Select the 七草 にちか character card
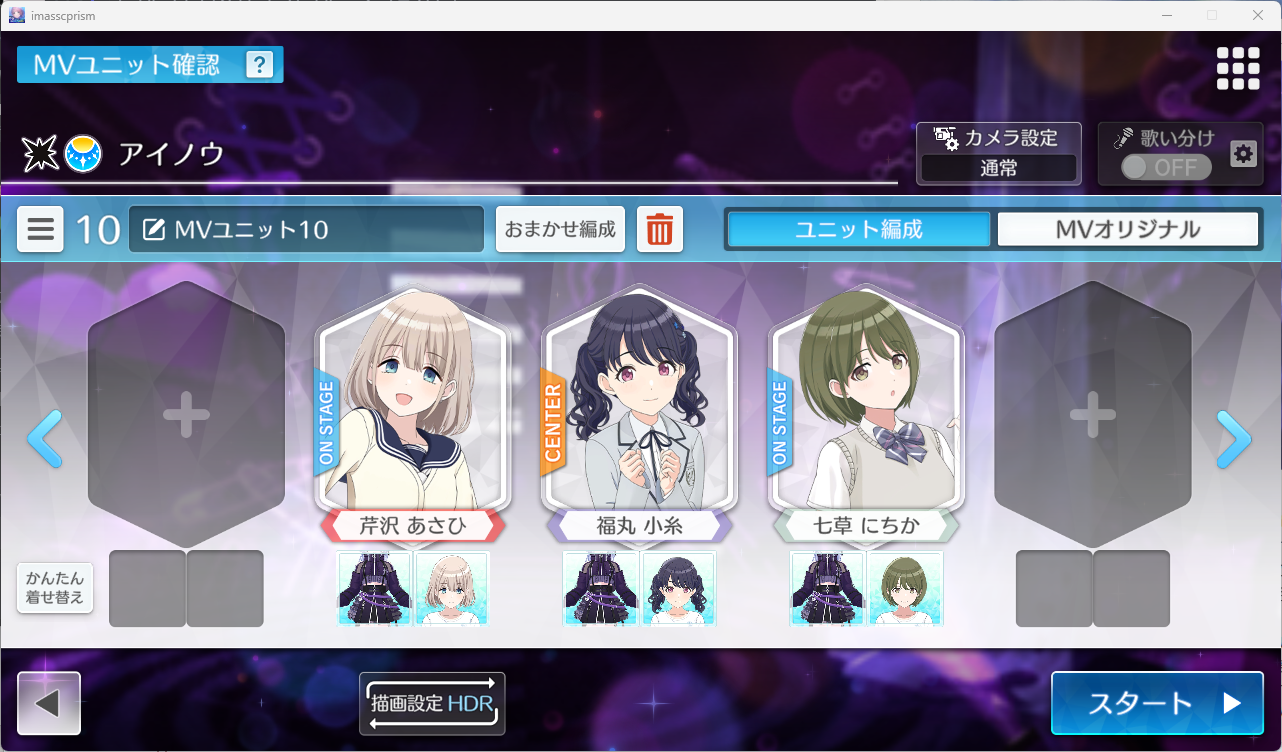Image resolution: width=1282 pixels, height=752 pixels. click(x=866, y=400)
